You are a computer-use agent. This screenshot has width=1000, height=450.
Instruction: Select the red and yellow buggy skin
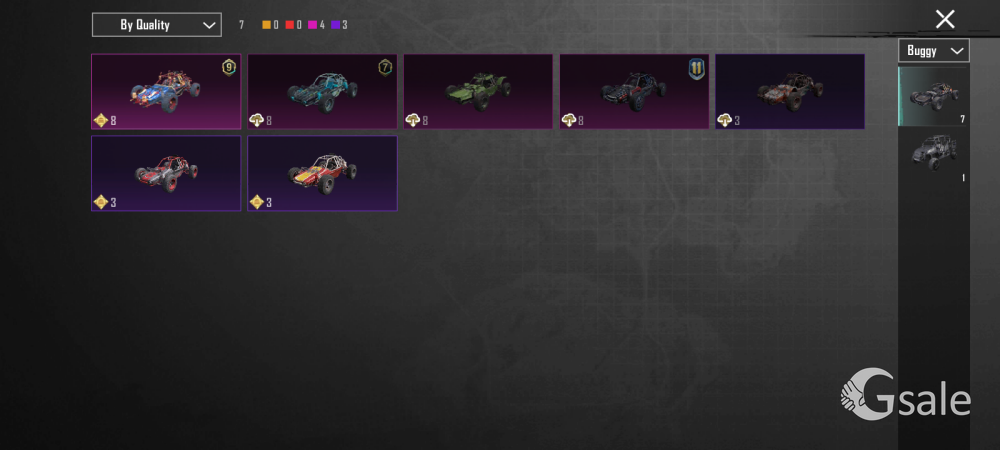(x=322, y=173)
